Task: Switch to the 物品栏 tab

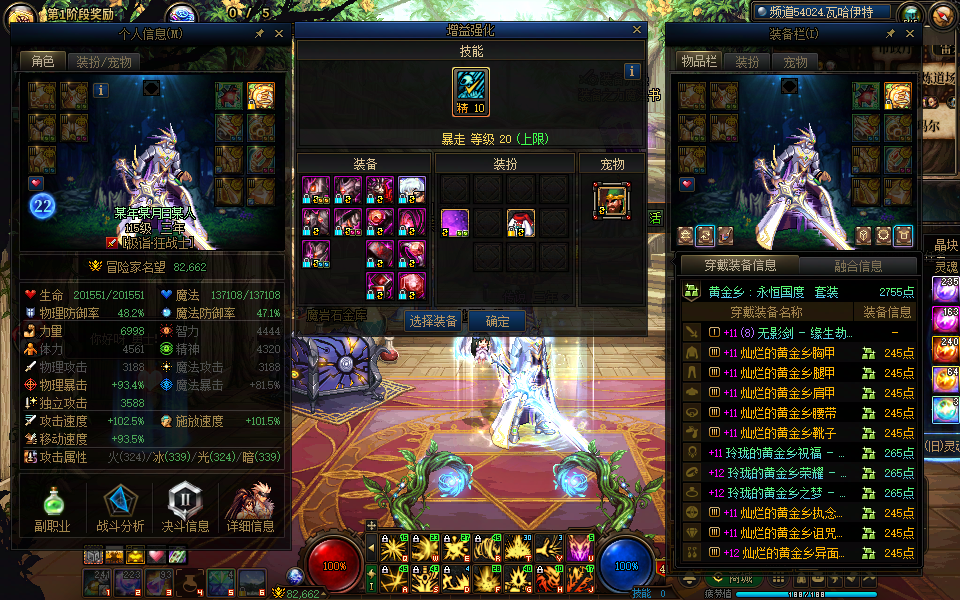Action: tap(700, 61)
